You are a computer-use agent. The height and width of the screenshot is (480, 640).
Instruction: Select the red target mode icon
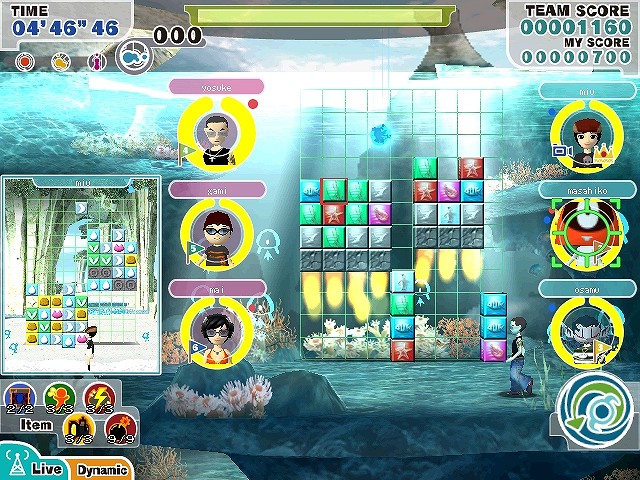click(25, 61)
